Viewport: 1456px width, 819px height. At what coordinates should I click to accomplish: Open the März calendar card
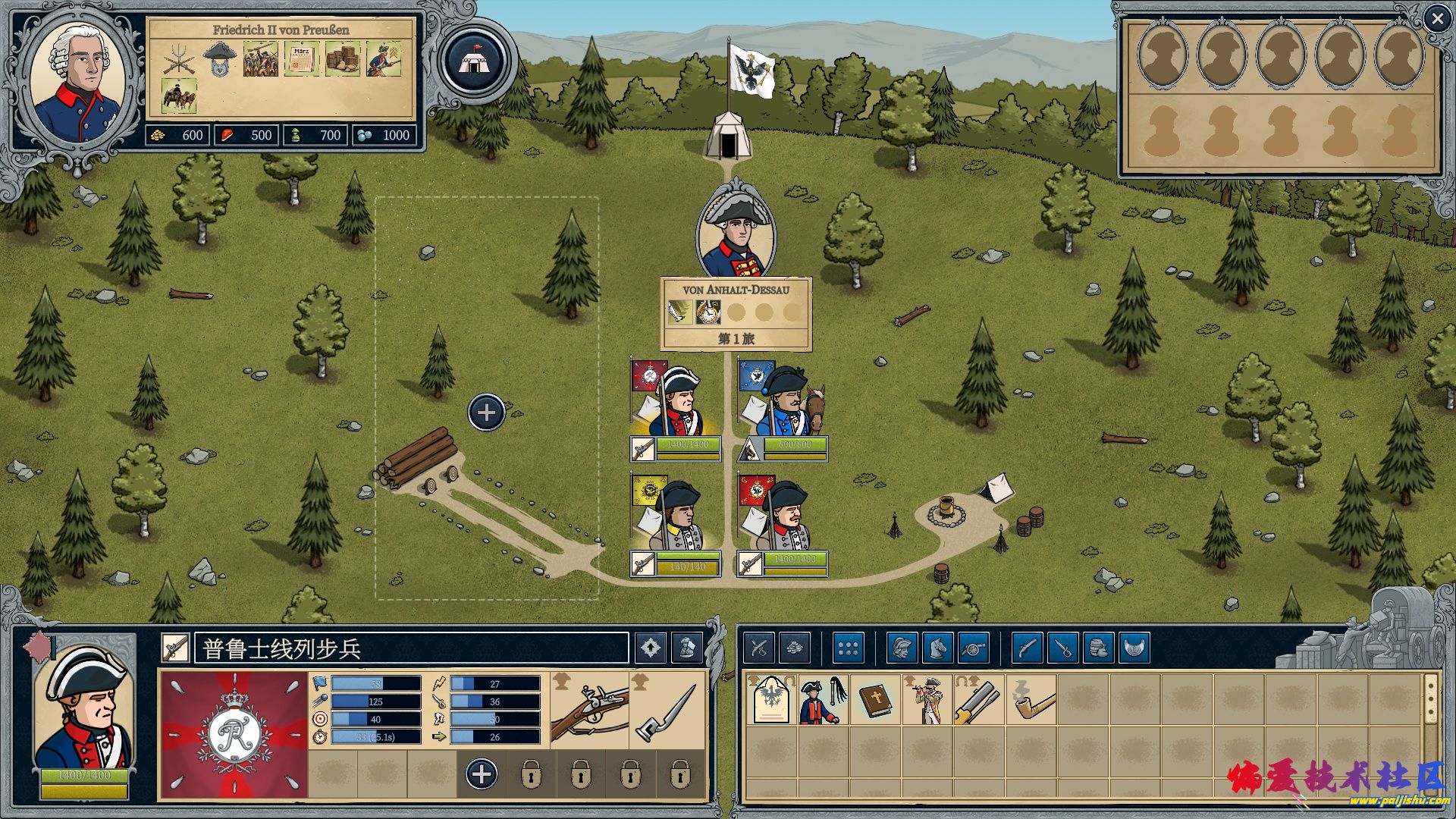tap(301, 60)
